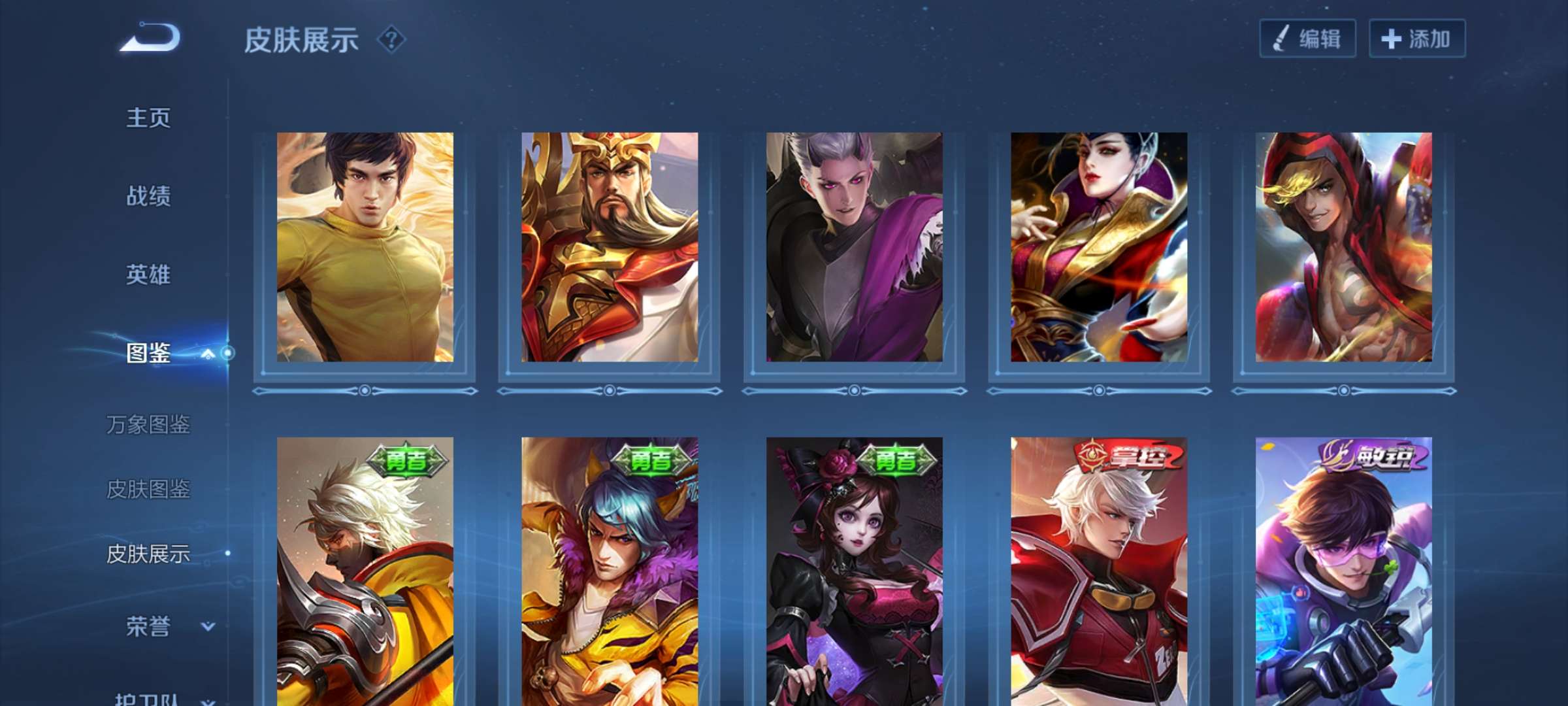
Task: Switch to the 战绩 record tab
Action: (x=148, y=196)
